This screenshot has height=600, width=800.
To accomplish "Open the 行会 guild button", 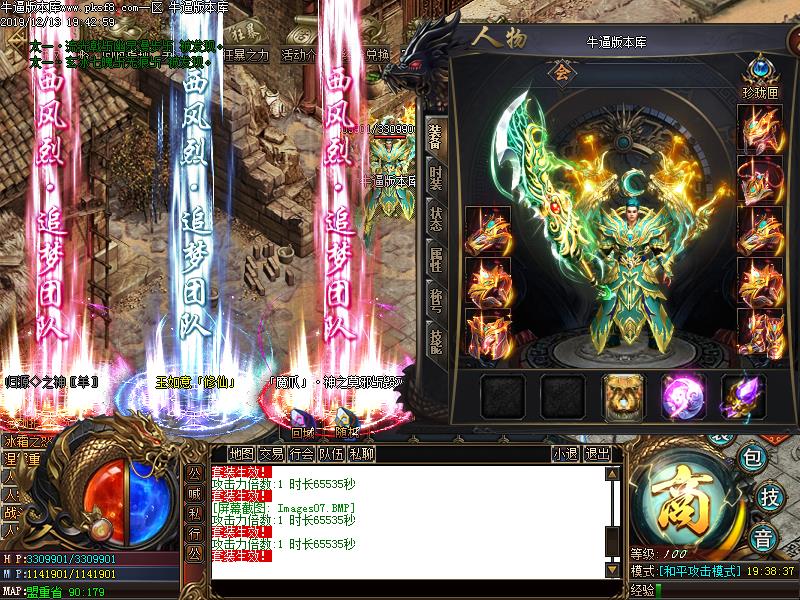I will (x=301, y=454).
